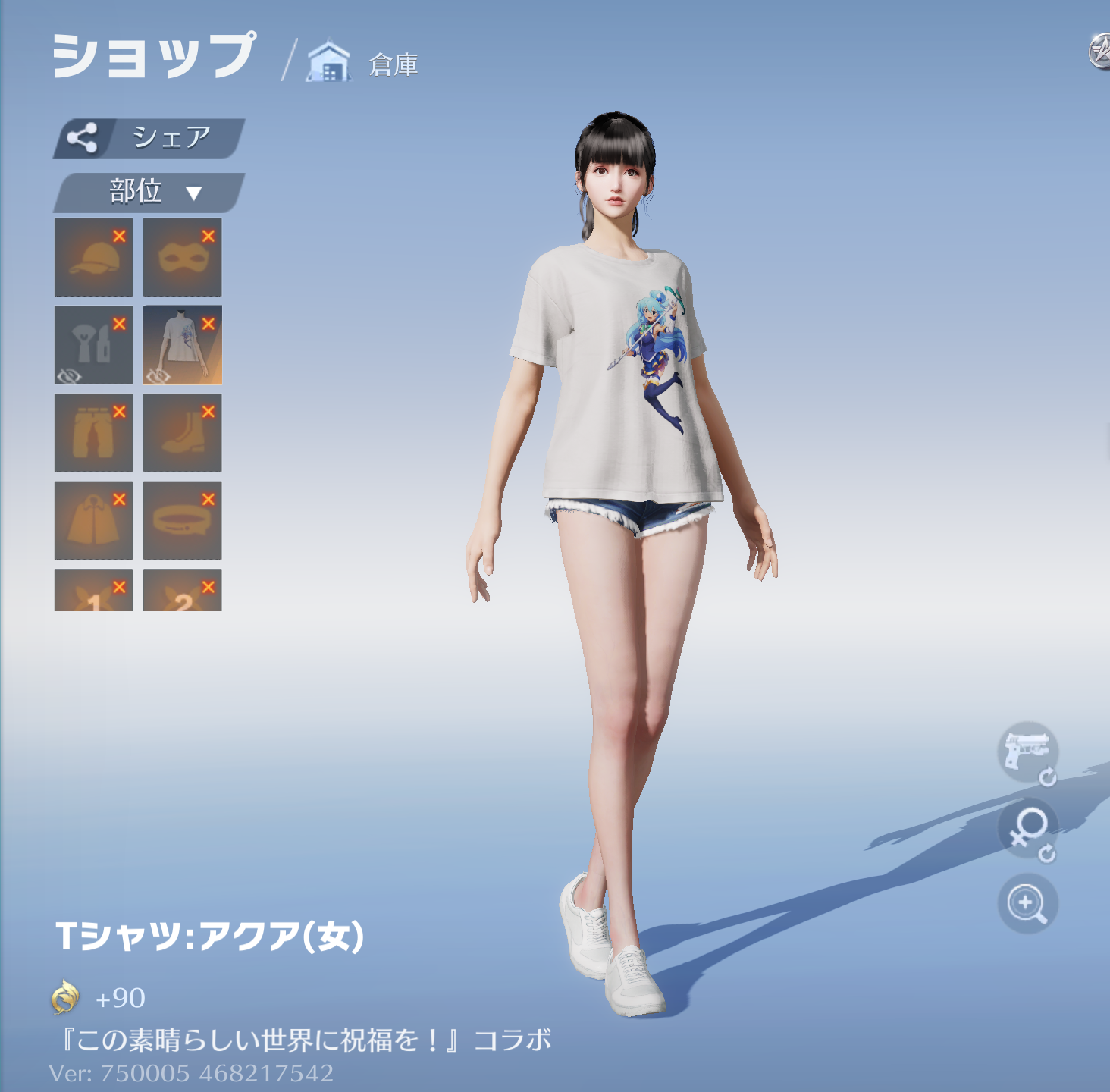
Task: Select the boots slot icon
Action: click(x=182, y=431)
